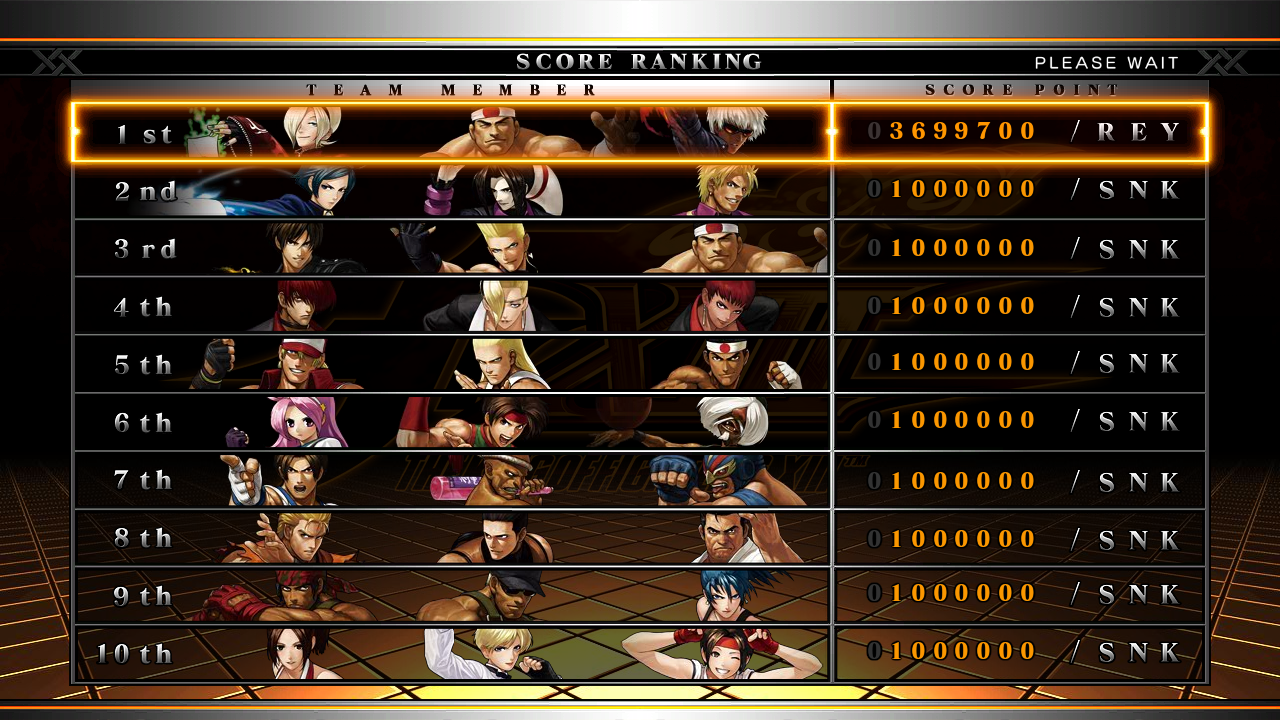Click the 8th place ranking row
Screen dimensions: 1280x720
click(640, 538)
